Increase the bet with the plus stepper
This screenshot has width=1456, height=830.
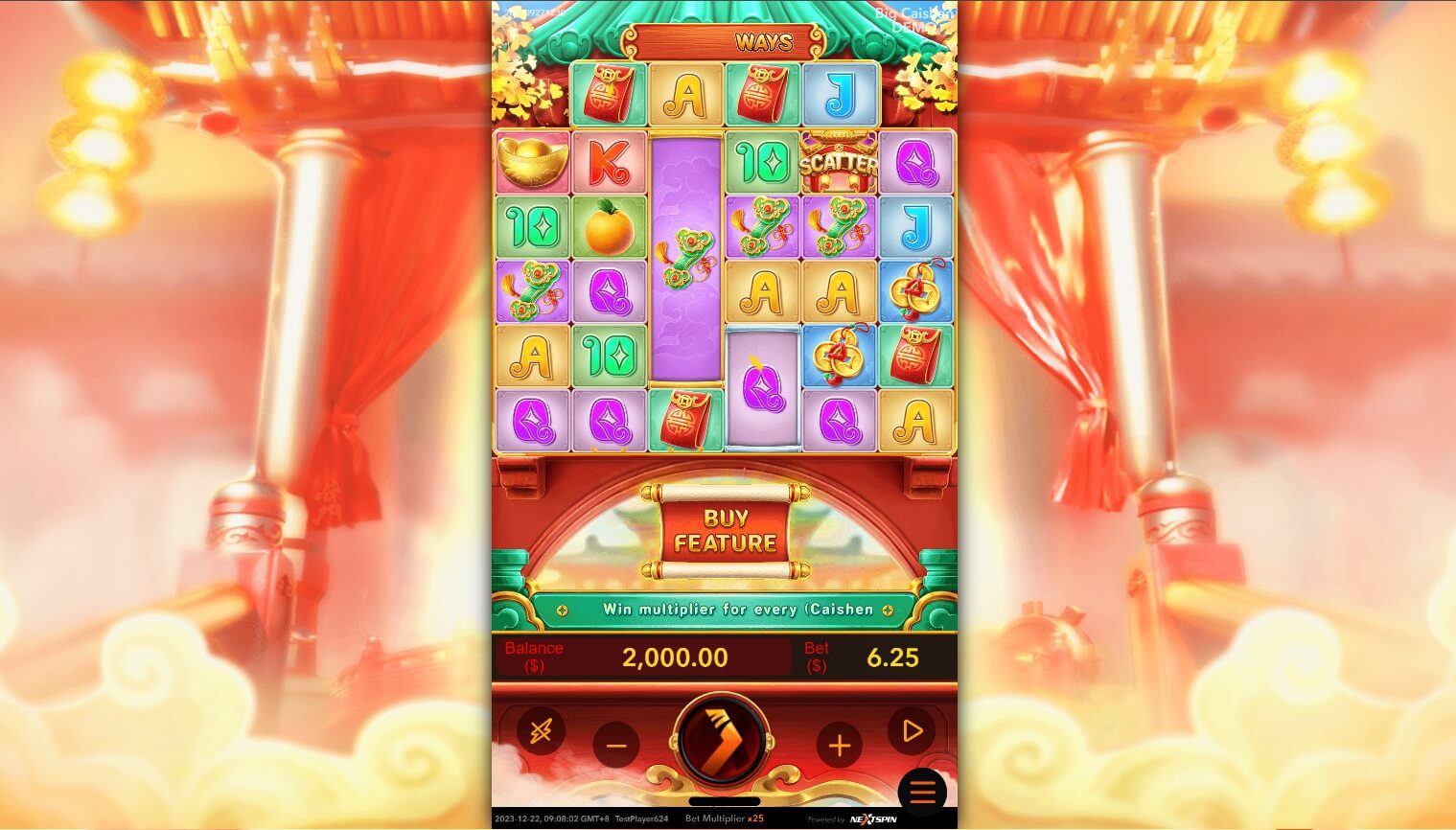click(840, 744)
